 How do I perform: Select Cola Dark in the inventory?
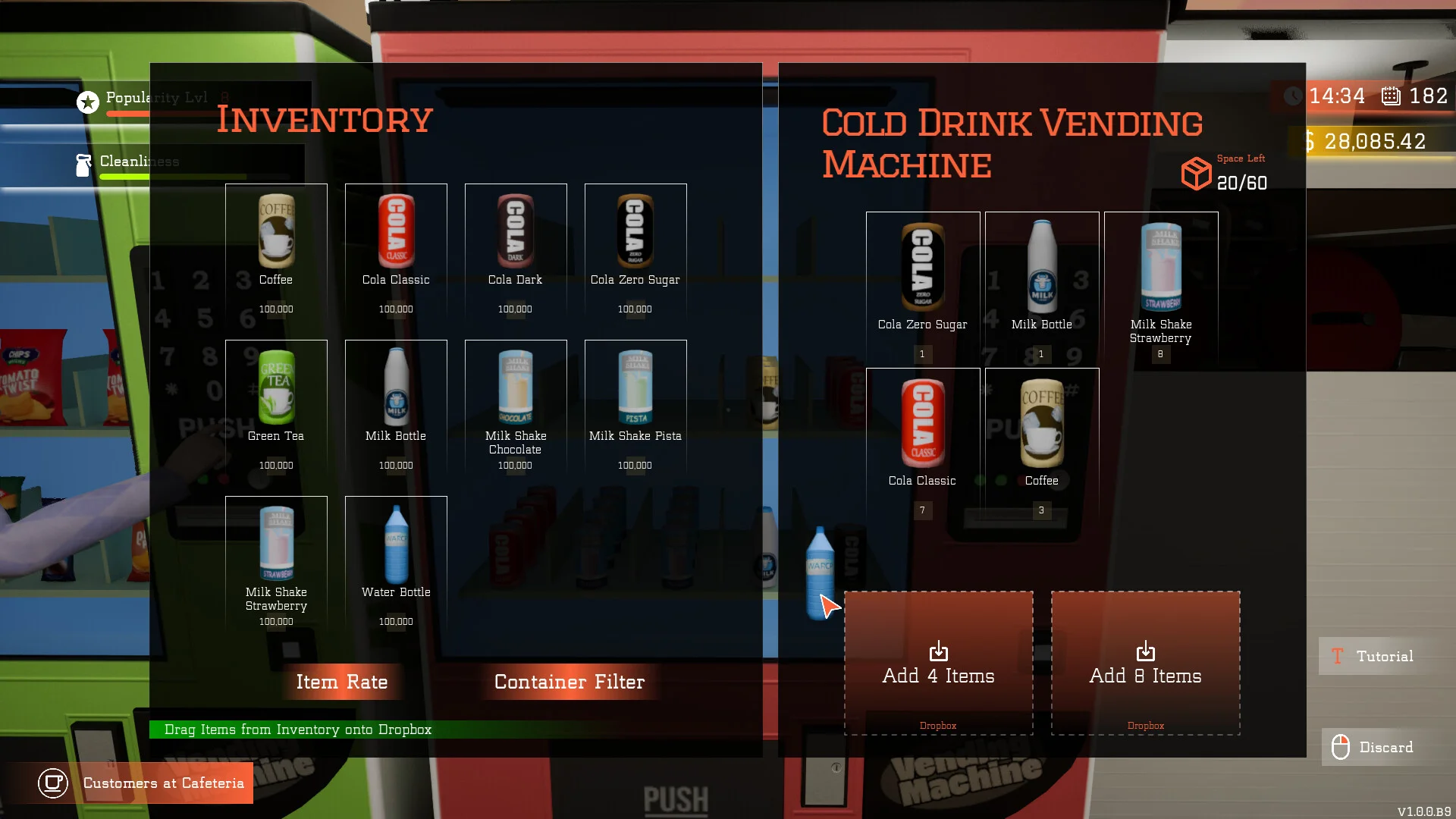coord(516,252)
